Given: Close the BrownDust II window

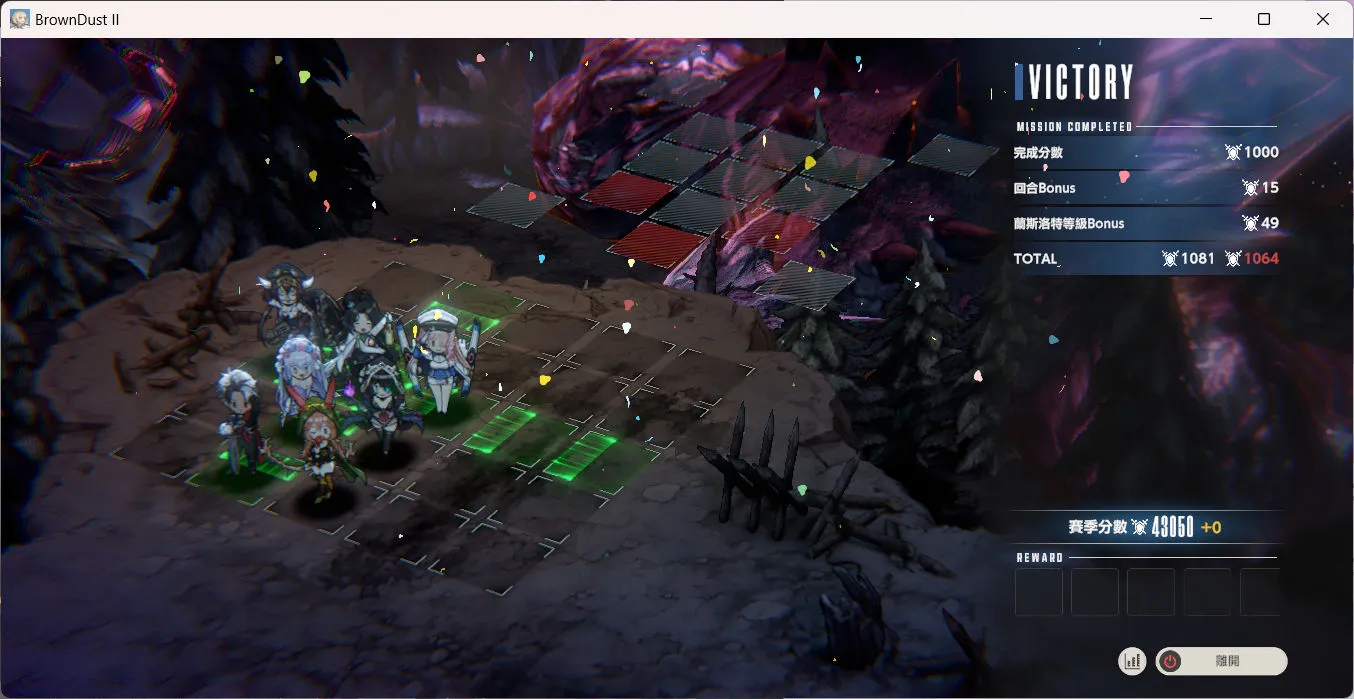Looking at the screenshot, I should 1323,19.
